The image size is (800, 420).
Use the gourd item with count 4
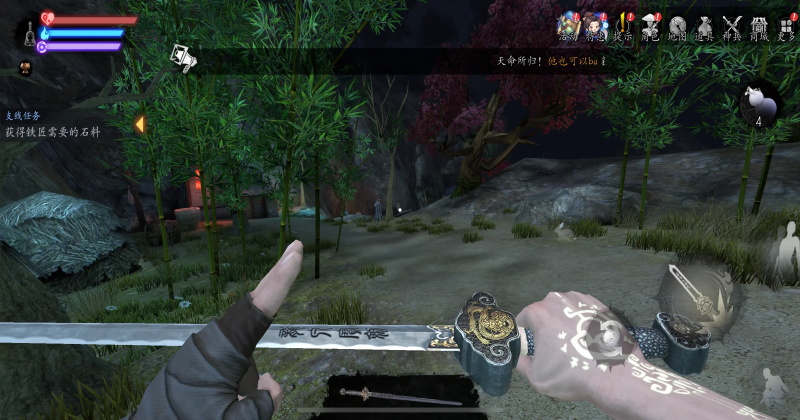click(759, 104)
